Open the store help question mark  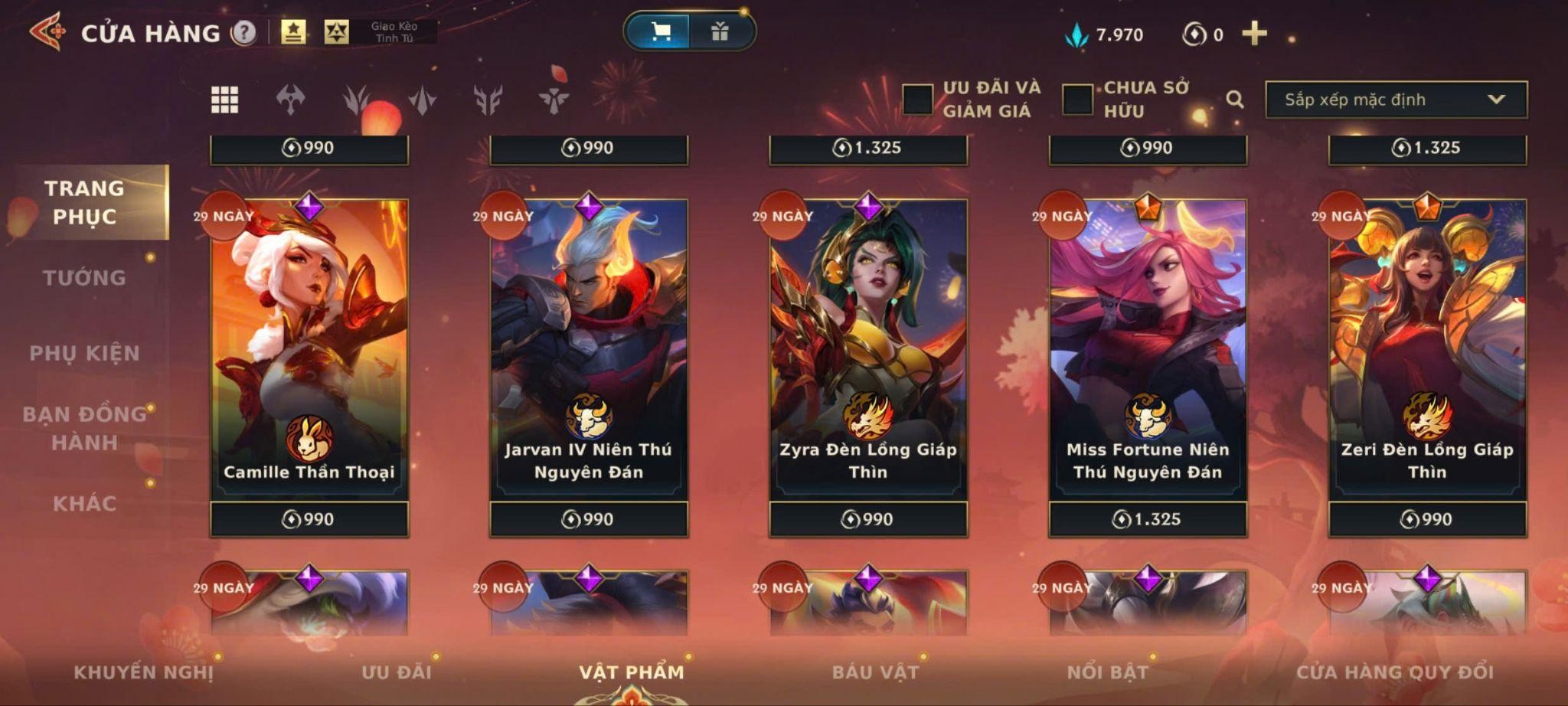244,33
